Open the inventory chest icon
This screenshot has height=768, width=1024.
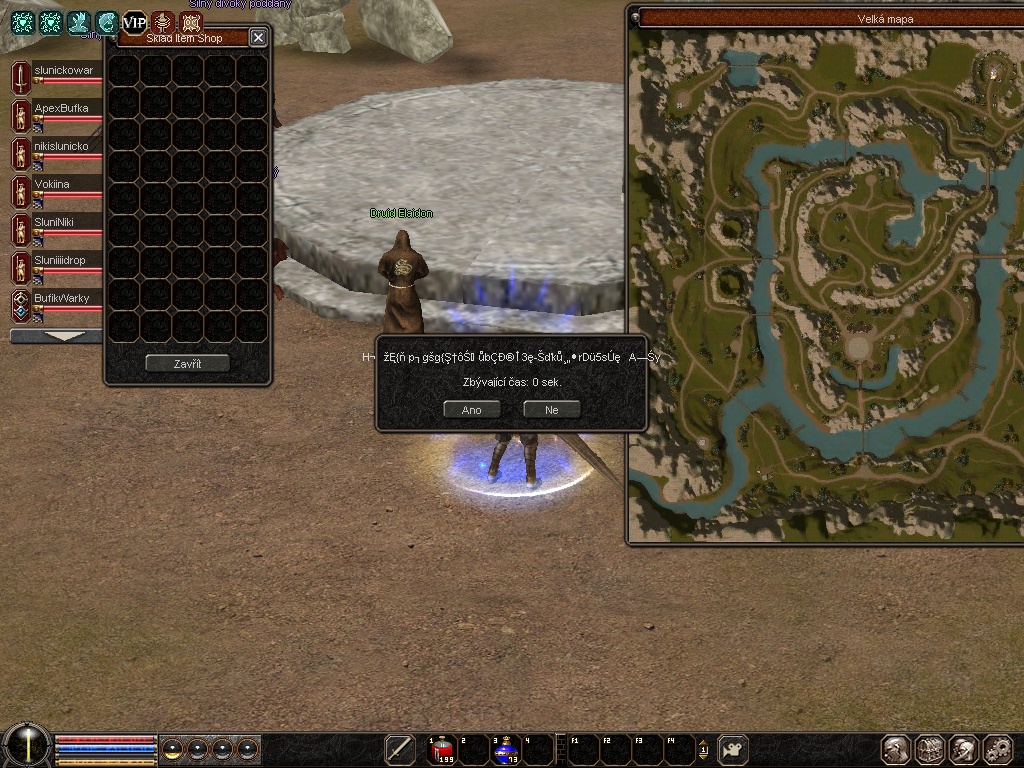(x=930, y=749)
